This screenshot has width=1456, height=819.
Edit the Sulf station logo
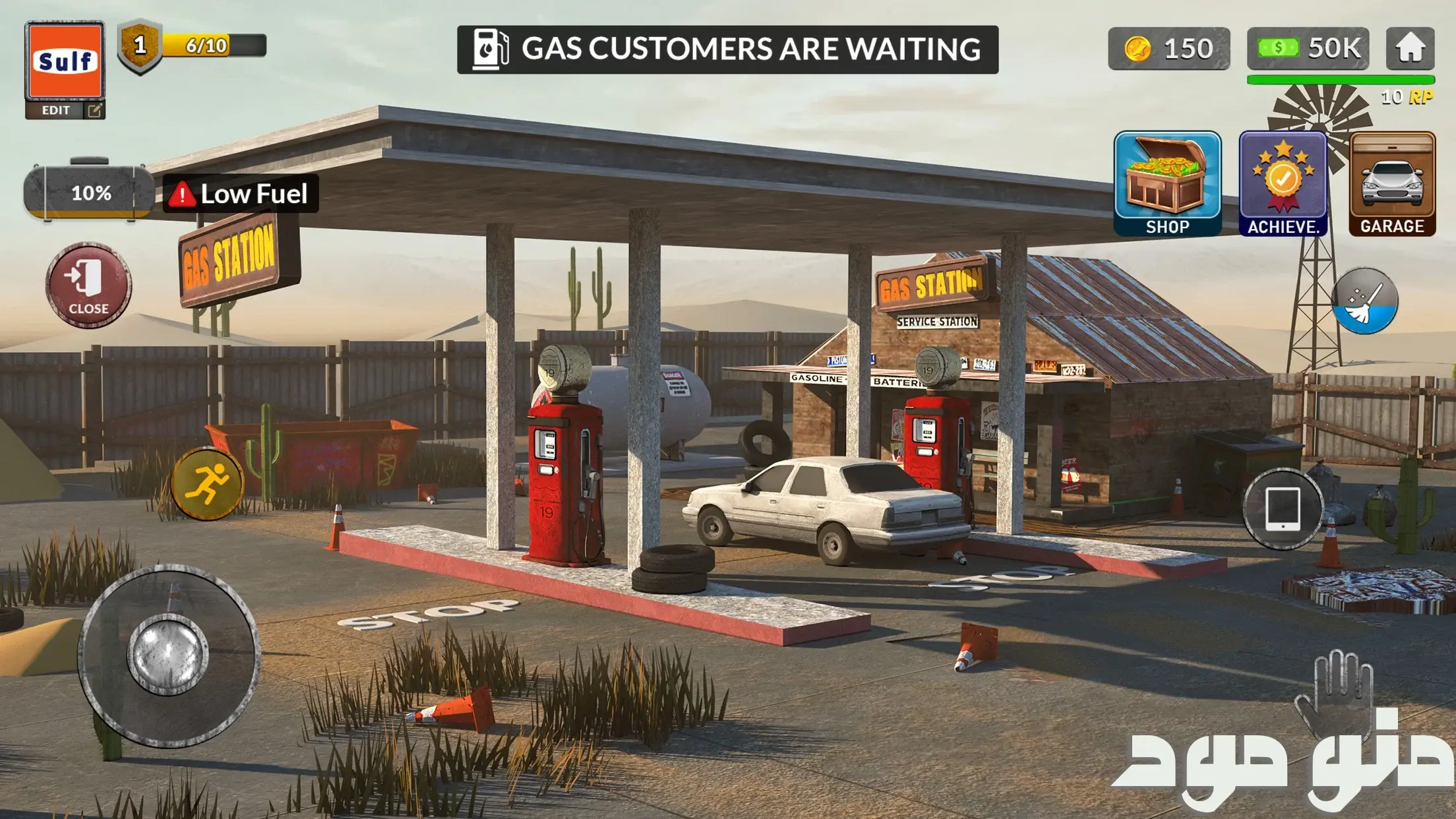pyautogui.click(x=65, y=109)
